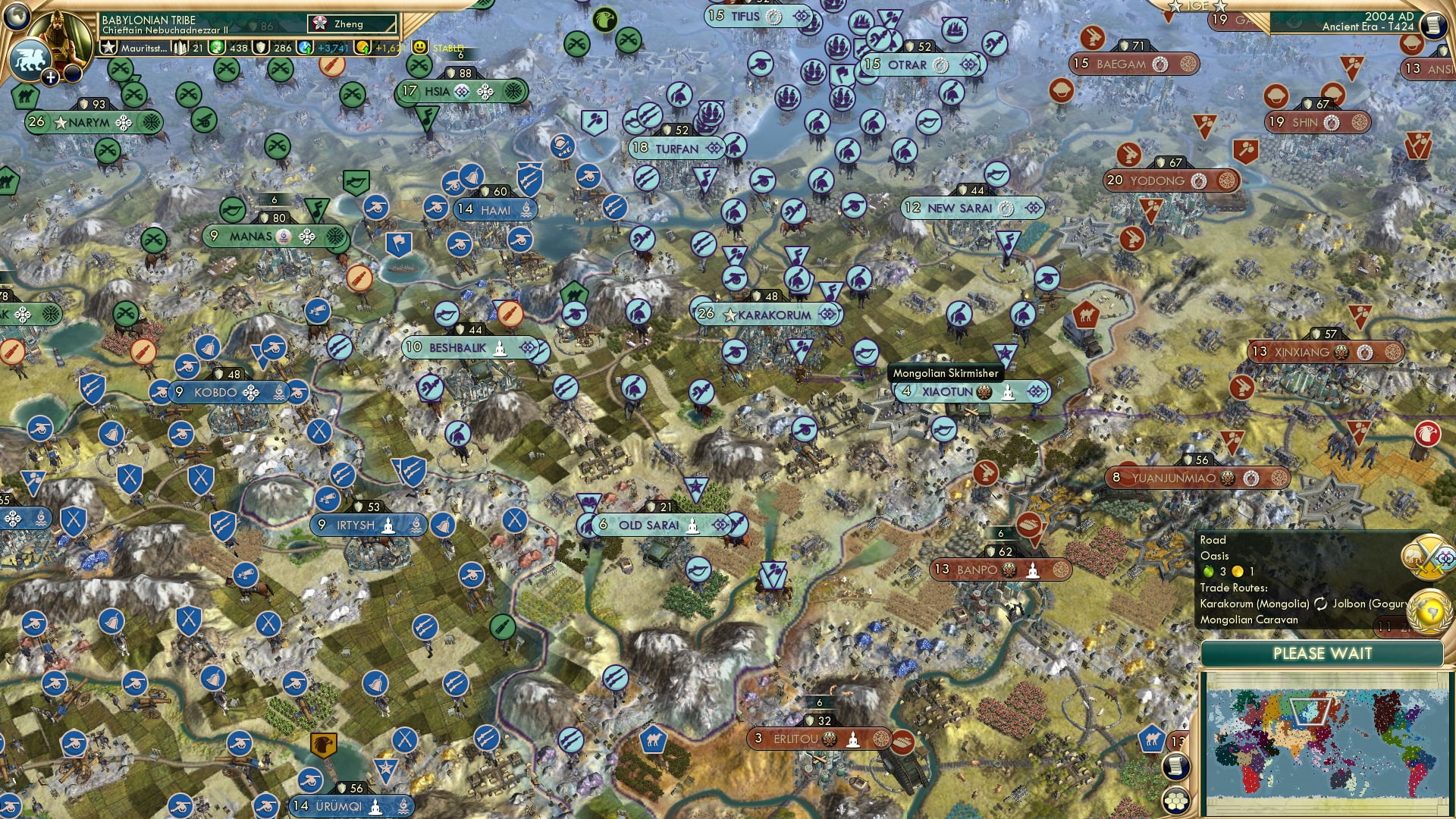Toggle the plus button under the leader portrait
The image size is (1456, 819).
pos(51,77)
